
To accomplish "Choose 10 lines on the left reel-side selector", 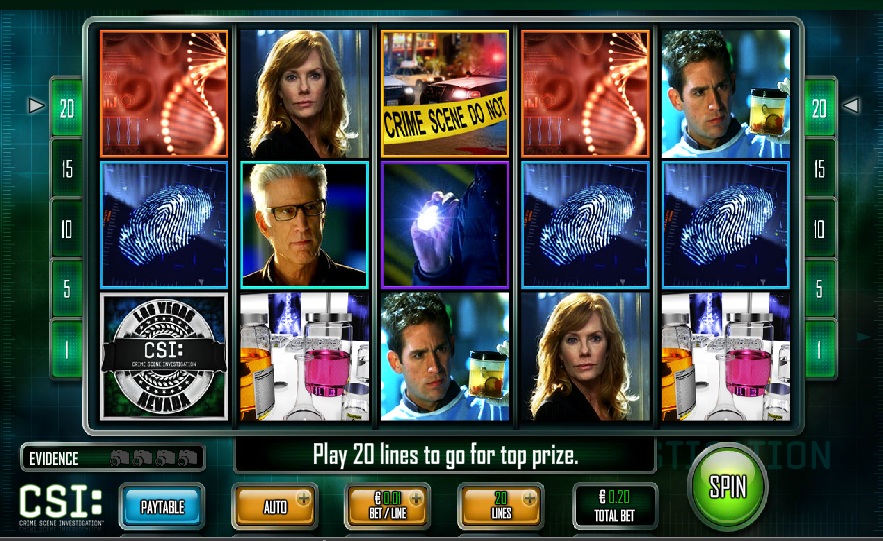I will (x=67, y=229).
